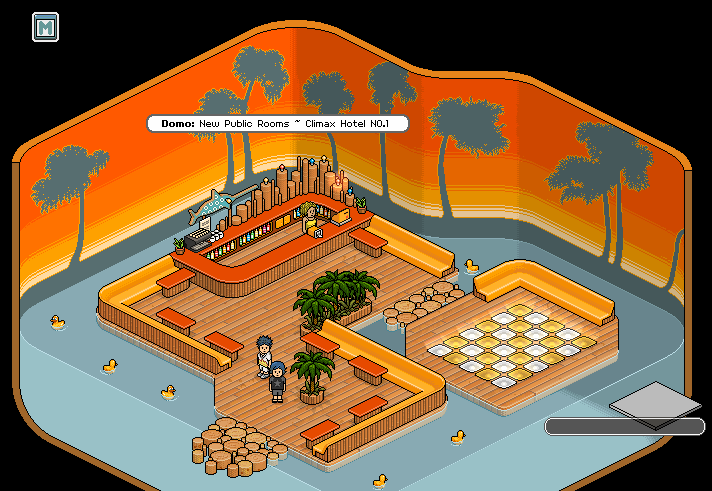This screenshot has height=491, width=712.
Task: Select Domo's chat bubble message
Action: (278, 123)
